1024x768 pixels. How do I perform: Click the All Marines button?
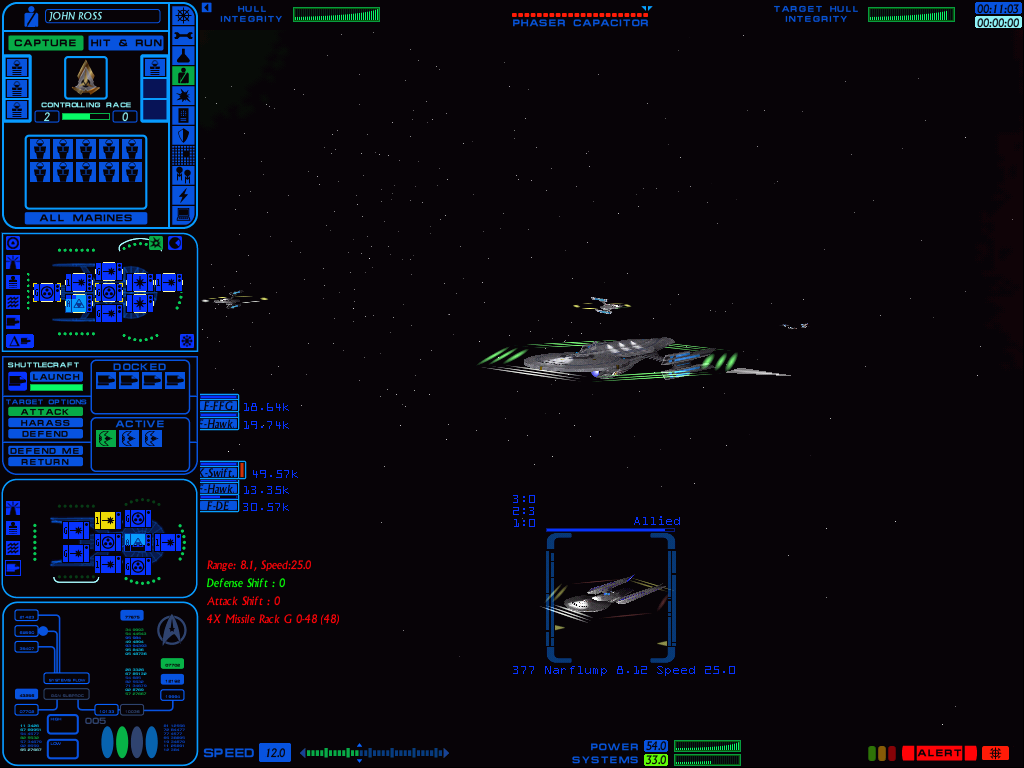(x=86, y=218)
